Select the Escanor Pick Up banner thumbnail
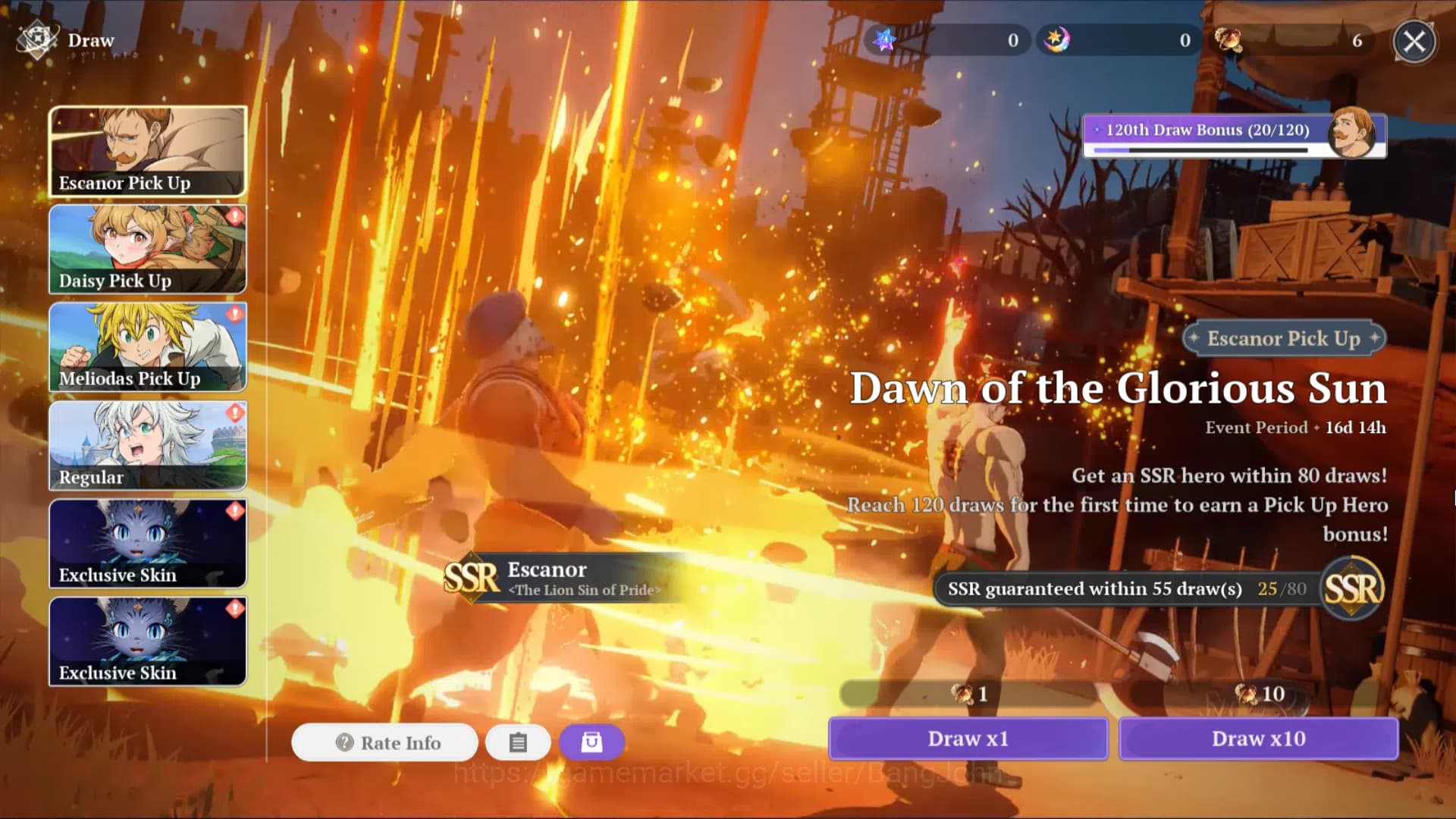The width and height of the screenshot is (1456, 819). point(148,152)
